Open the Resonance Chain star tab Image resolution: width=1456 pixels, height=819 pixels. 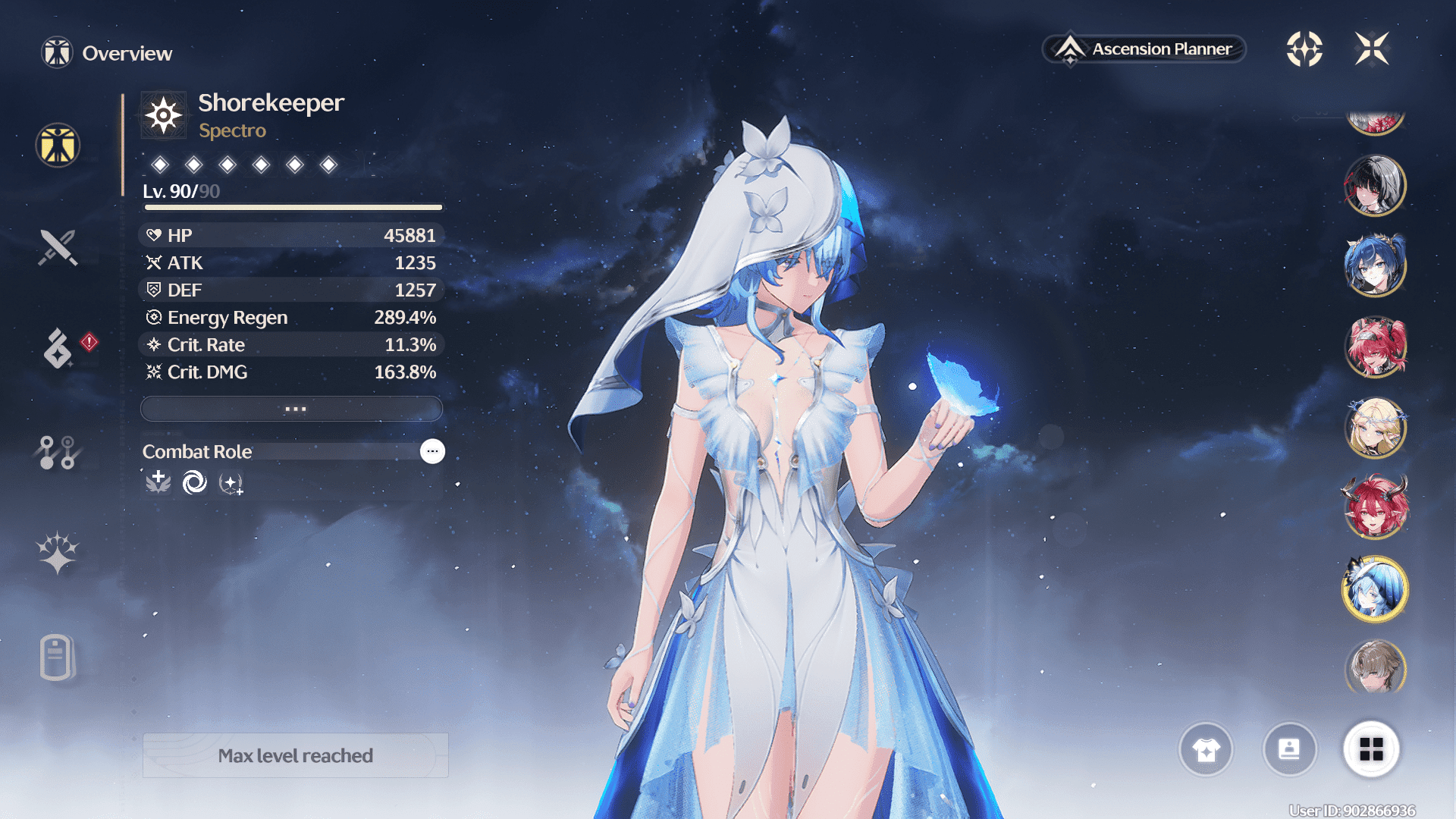pos(58,552)
